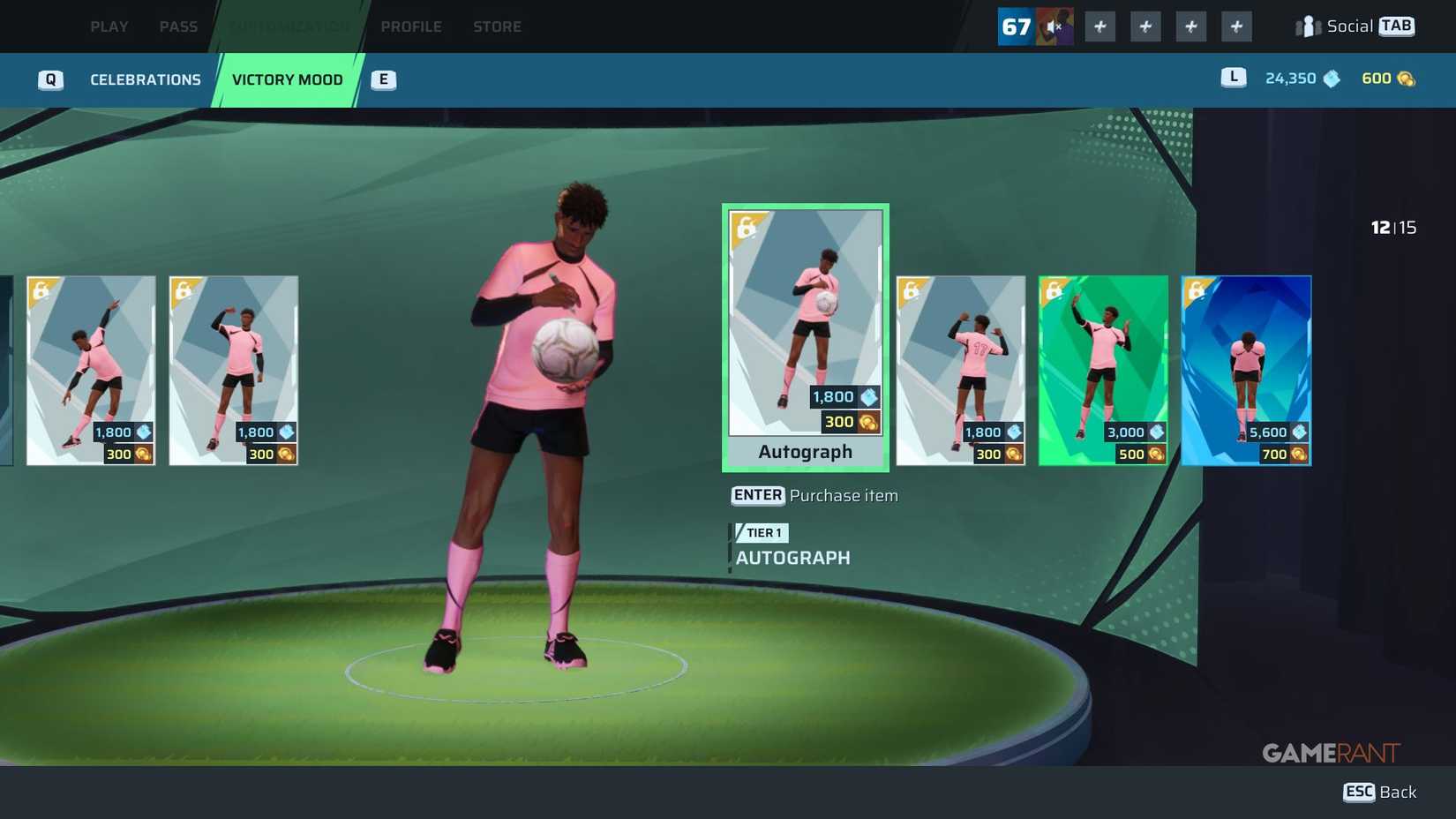The width and height of the screenshot is (1456, 819).
Task: Open the second empty party slot
Action: (1145, 26)
